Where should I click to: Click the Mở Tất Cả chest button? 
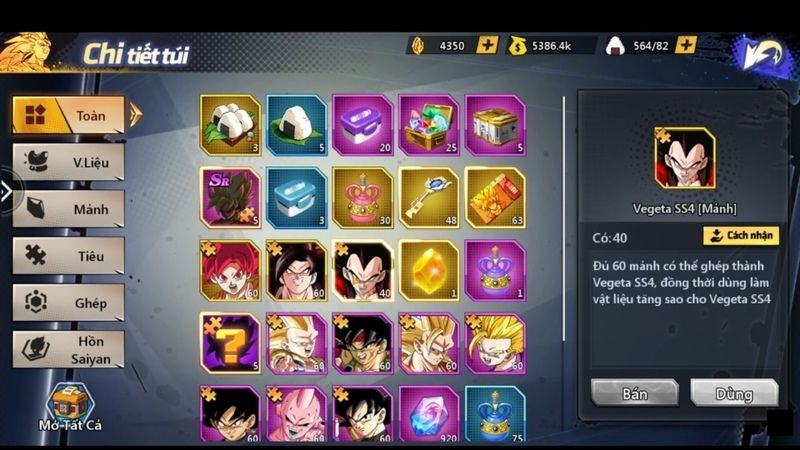pos(69,410)
